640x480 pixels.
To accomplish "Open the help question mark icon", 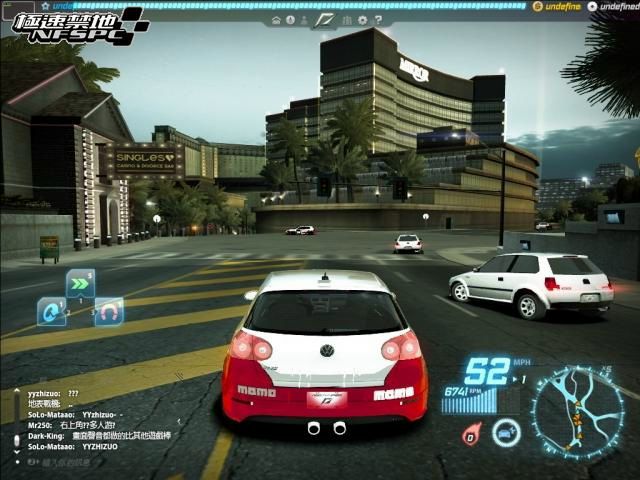I will (x=379, y=20).
